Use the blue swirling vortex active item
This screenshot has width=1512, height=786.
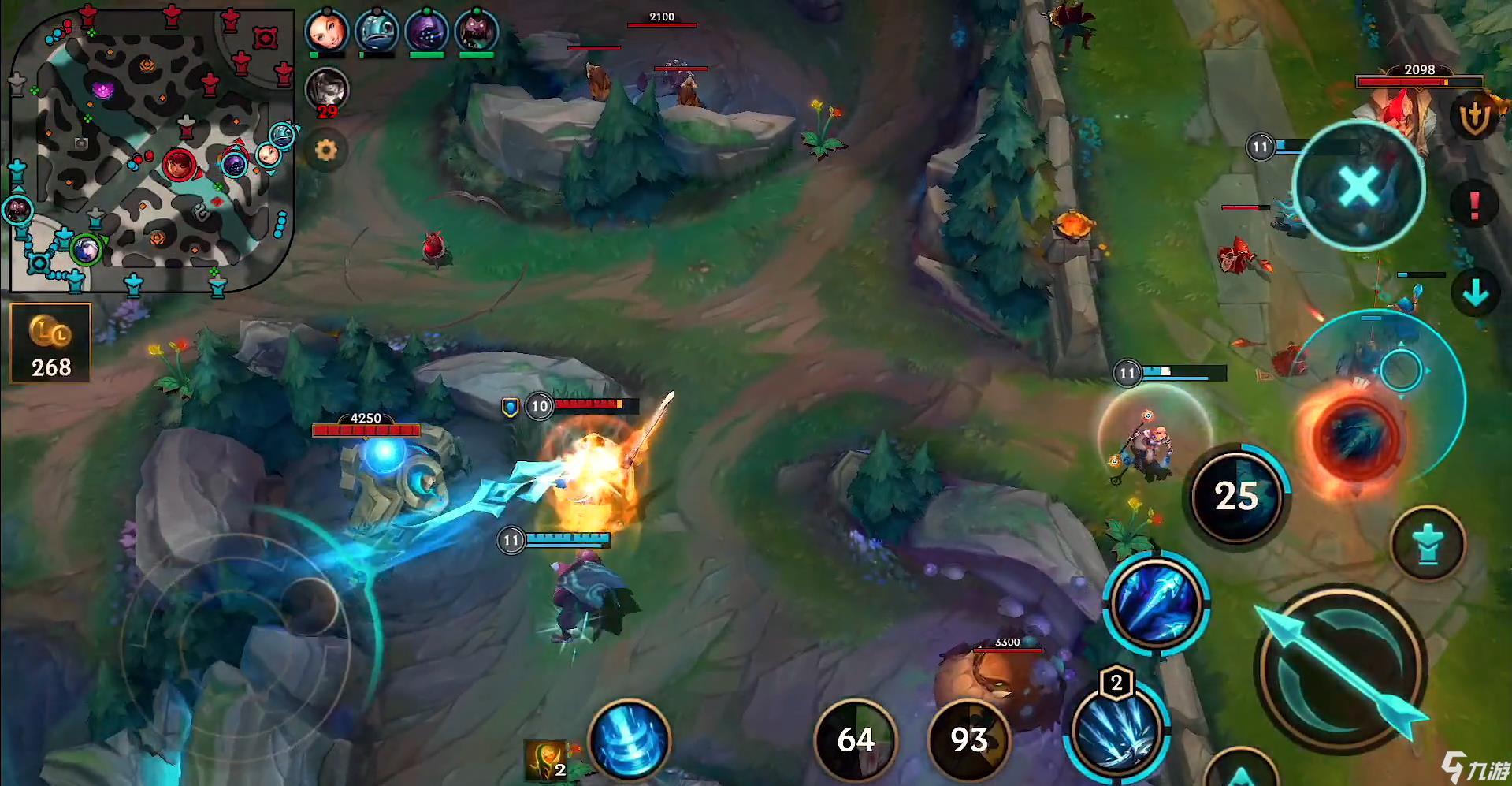click(629, 740)
